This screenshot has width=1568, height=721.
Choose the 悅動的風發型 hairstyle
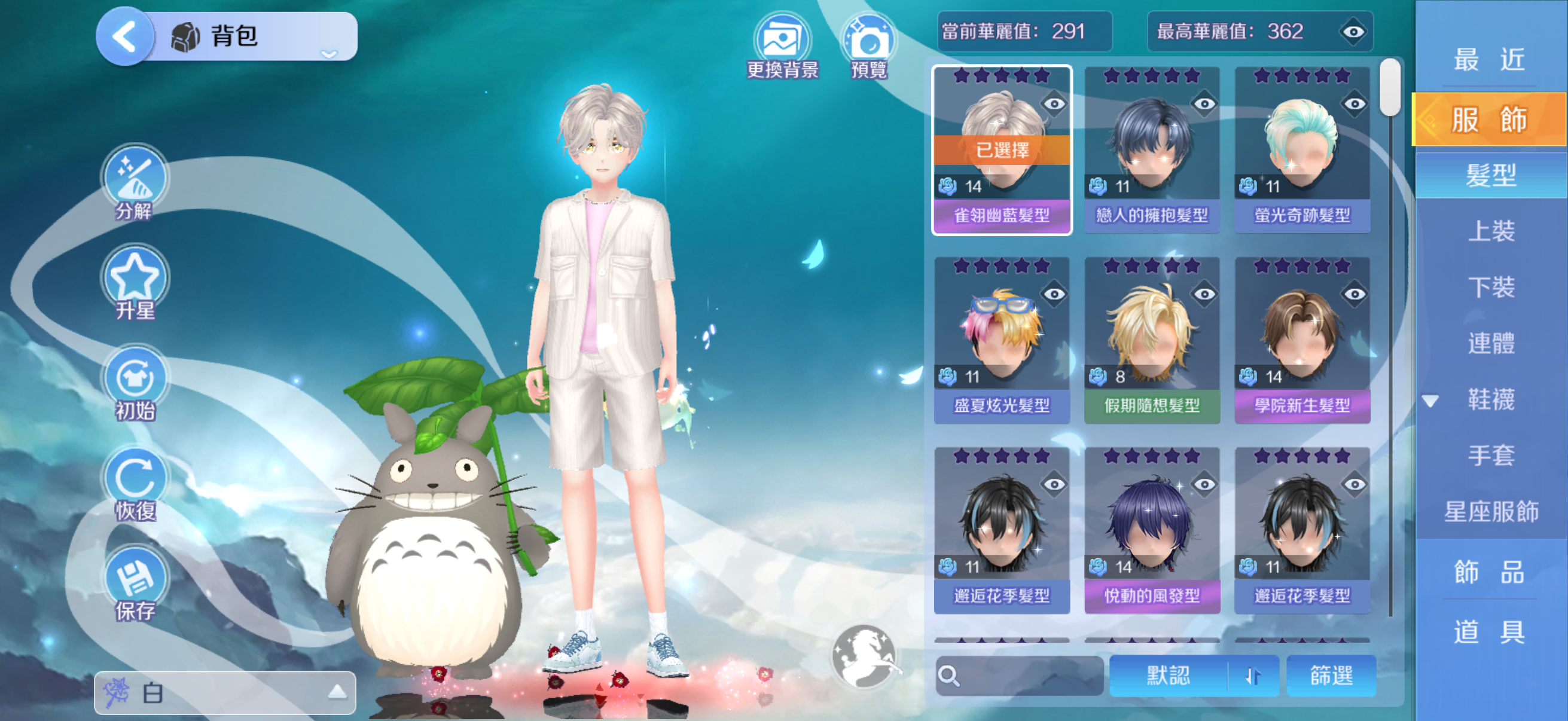[1152, 529]
